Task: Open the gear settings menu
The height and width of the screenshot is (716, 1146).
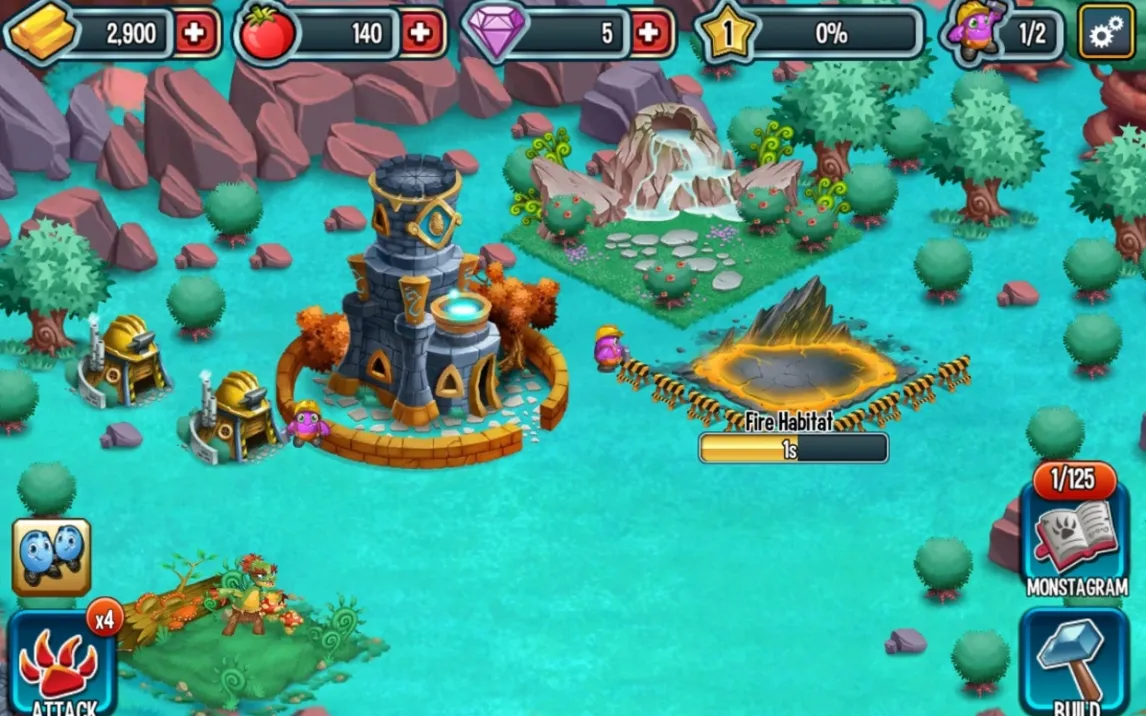Action: (1106, 34)
